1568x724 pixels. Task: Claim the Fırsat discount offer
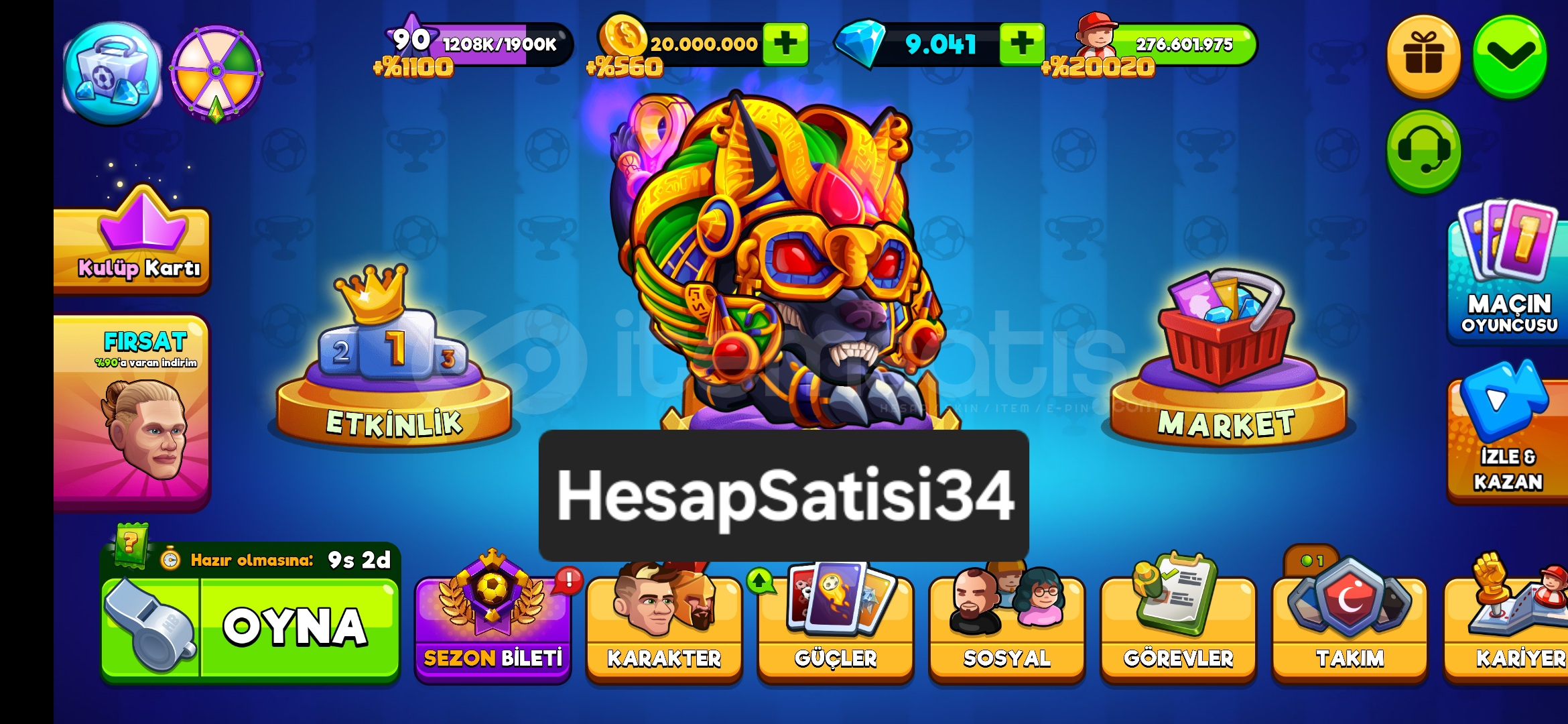(131, 402)
